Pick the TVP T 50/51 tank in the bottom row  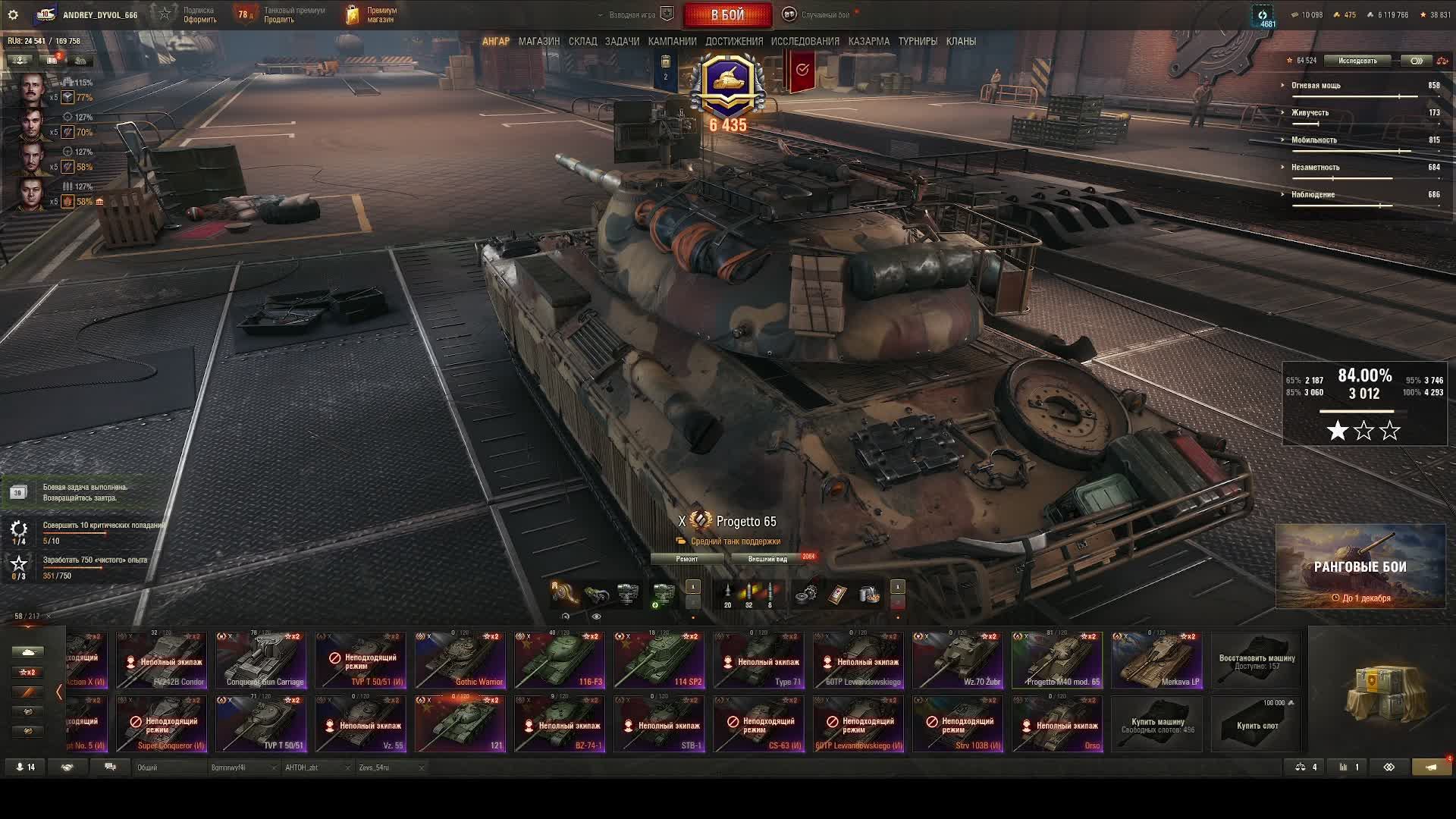[x=261, y=724]
